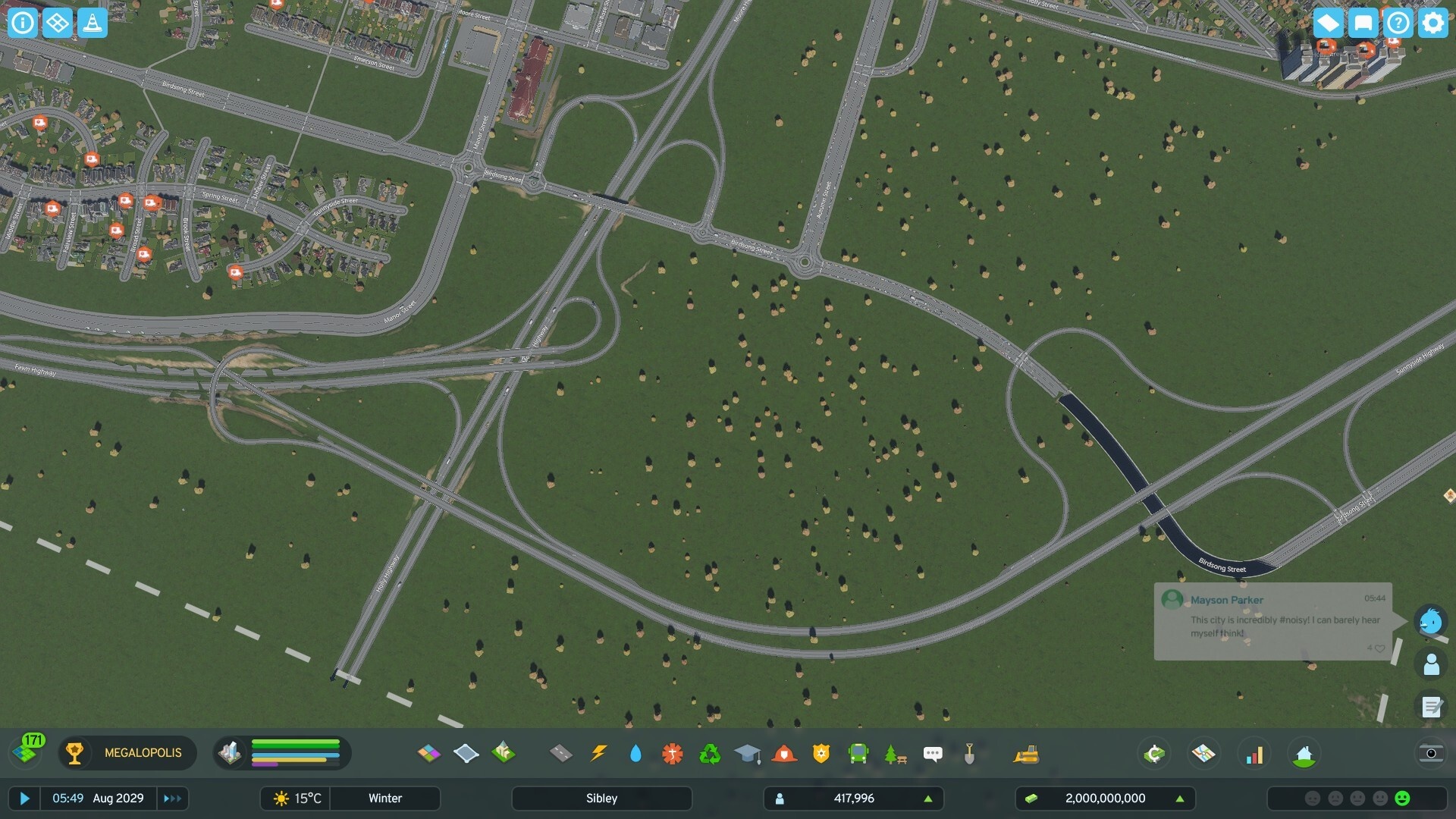Open Fire and Rescue menu
Screen dimensions: 1456x819
(784, 753)
